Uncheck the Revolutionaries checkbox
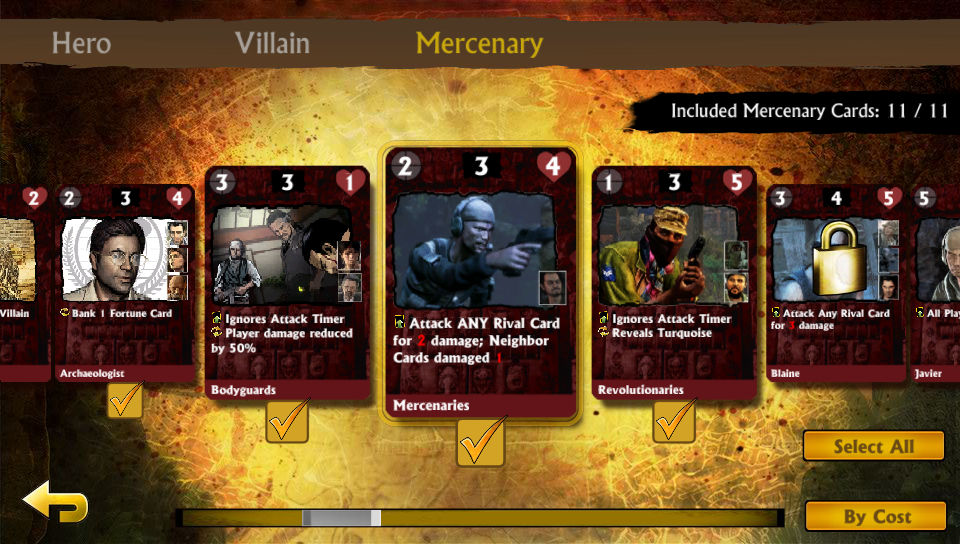Screen dimensions: 960x544 (674, 423)
